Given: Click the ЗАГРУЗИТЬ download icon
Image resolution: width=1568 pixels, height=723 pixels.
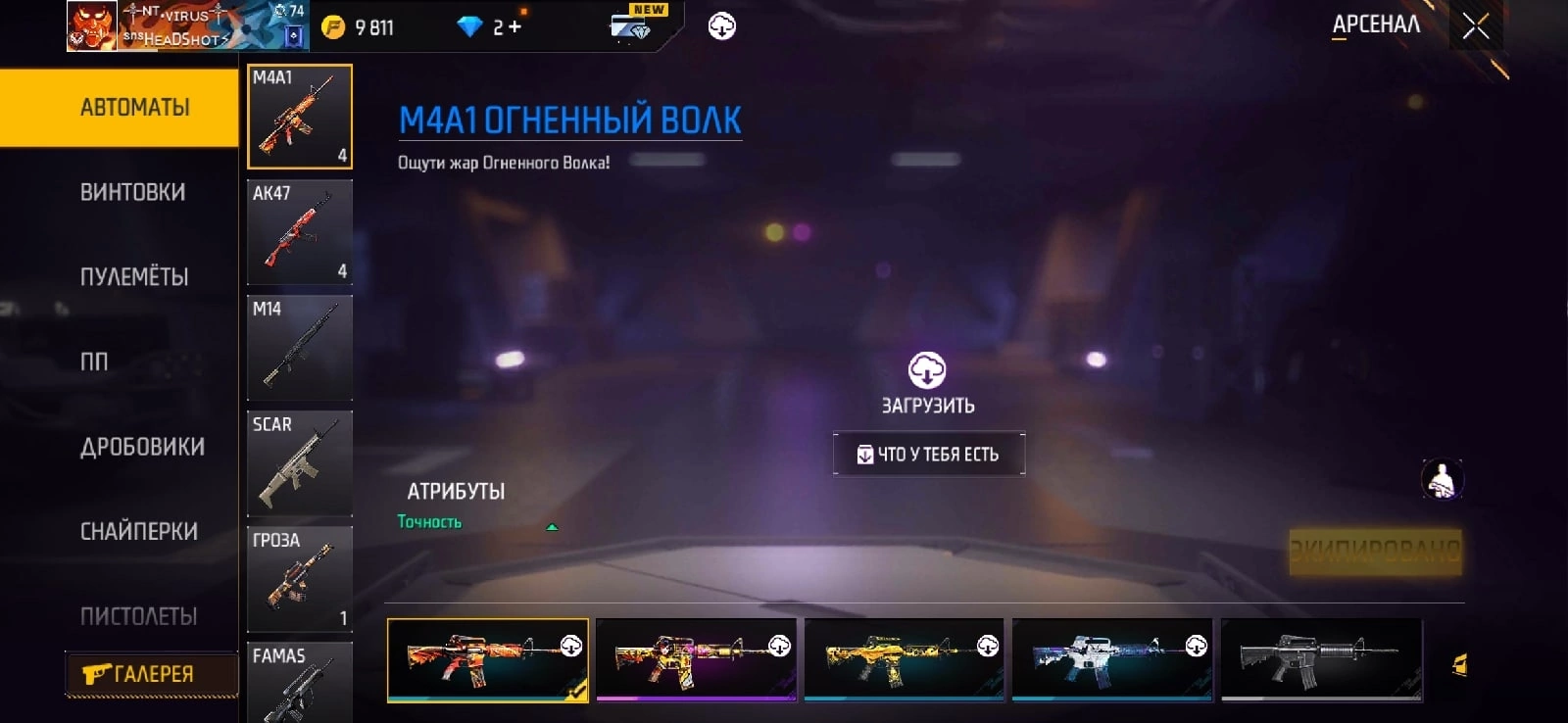Looking at the screenshot, I should click(x=927, y=371).
